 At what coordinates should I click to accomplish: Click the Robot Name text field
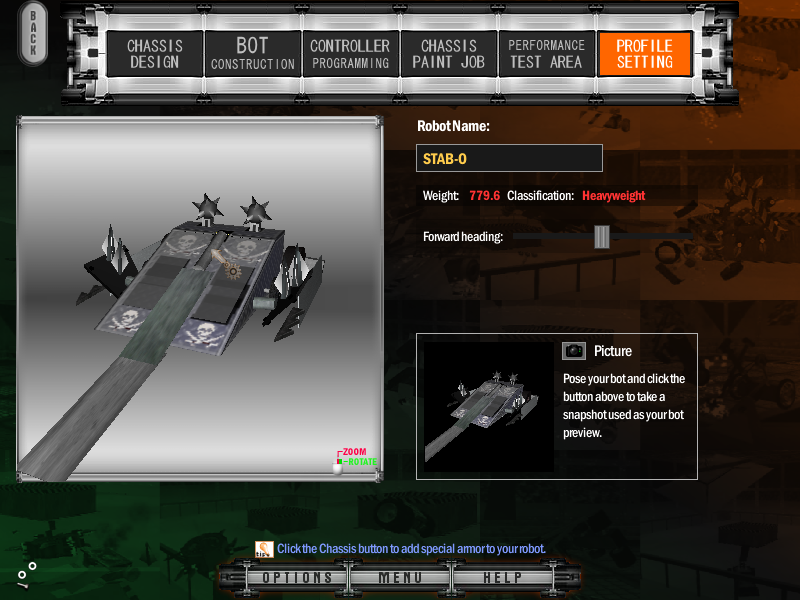pos(509,158)
